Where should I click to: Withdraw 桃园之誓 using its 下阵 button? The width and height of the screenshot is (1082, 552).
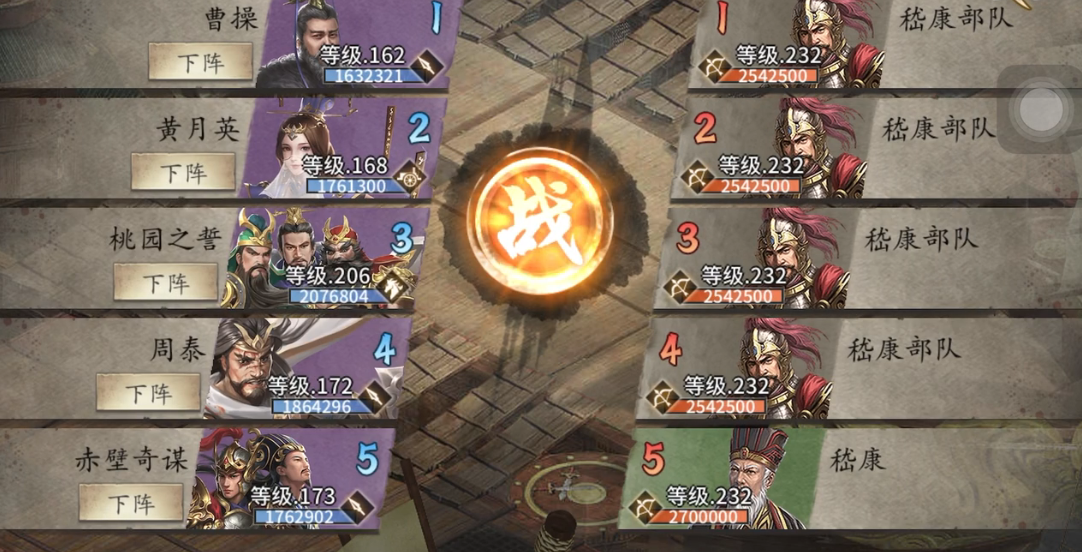(x=166, y=282)
